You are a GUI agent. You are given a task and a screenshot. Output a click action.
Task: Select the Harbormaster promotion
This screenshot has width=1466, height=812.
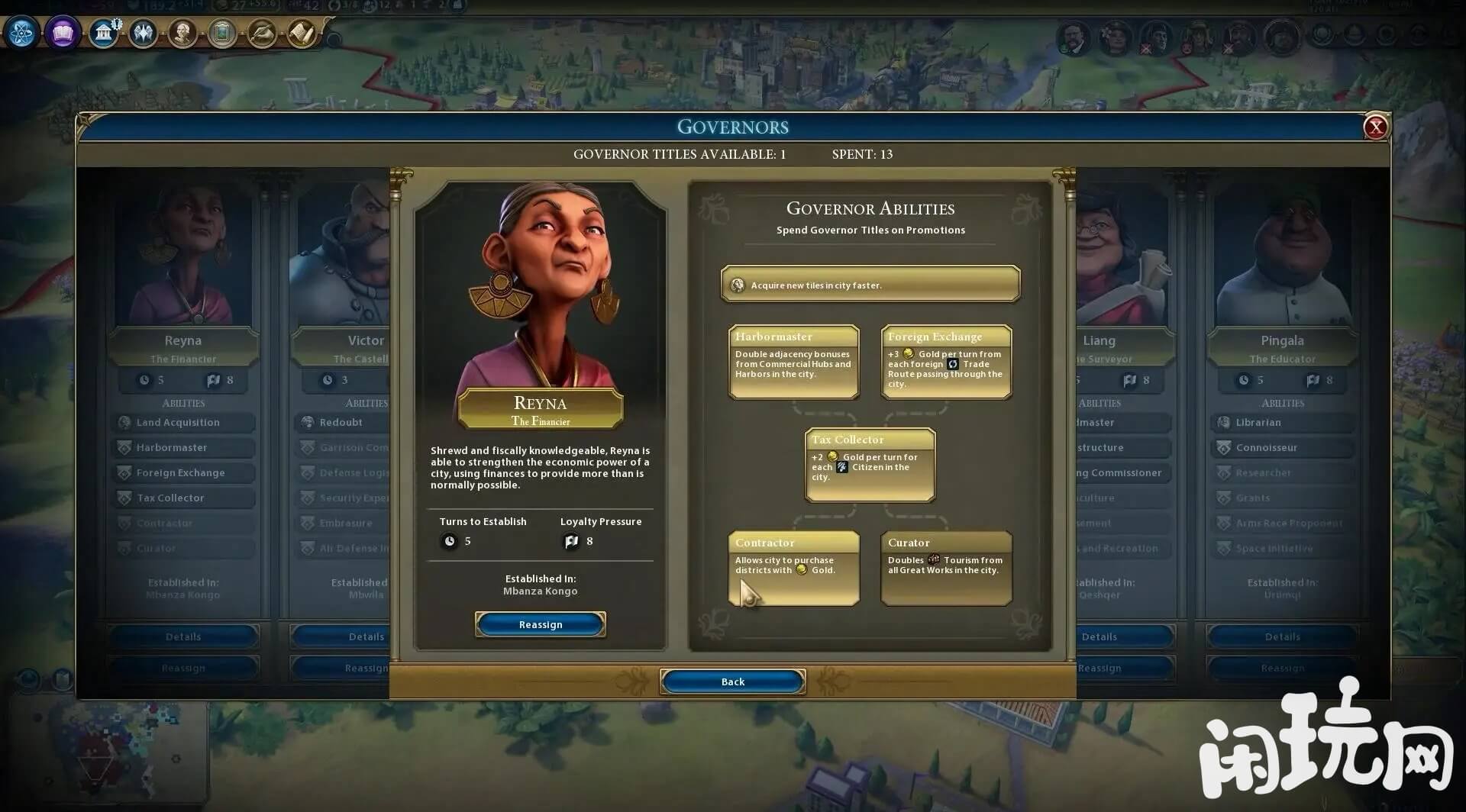(793, 362)
